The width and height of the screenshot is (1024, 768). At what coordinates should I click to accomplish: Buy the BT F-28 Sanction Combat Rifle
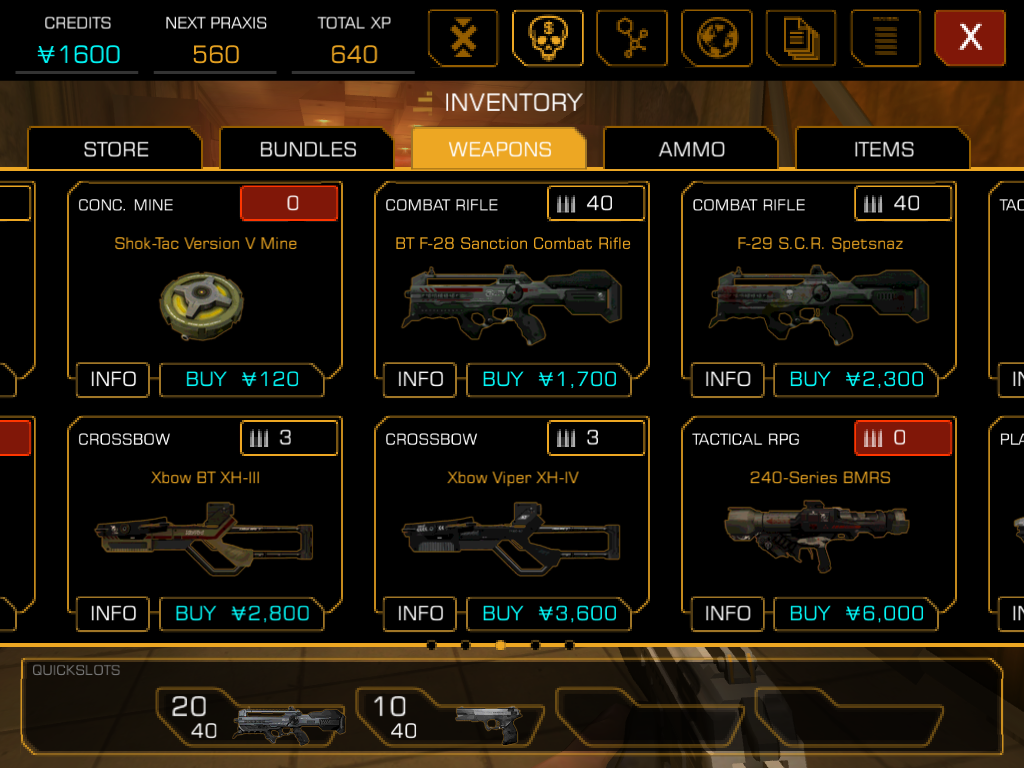coord(549,380)
